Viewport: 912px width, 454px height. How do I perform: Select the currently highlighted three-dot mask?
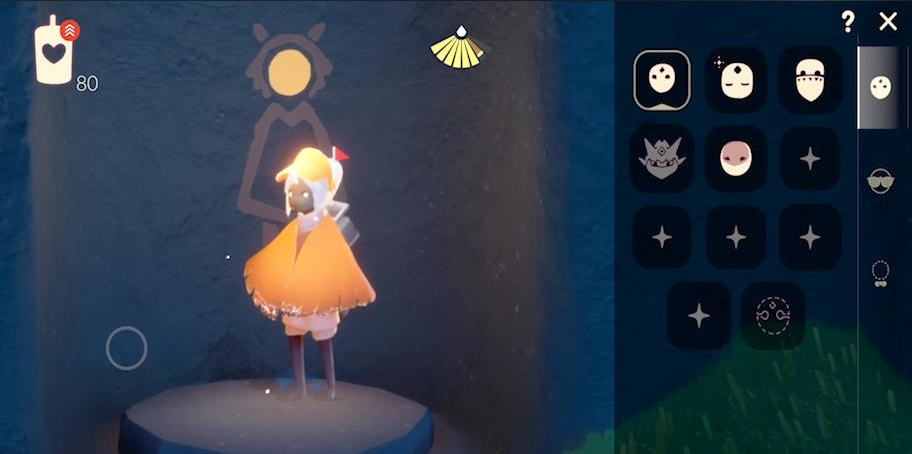pyautogui.click(x=662, y=80)
